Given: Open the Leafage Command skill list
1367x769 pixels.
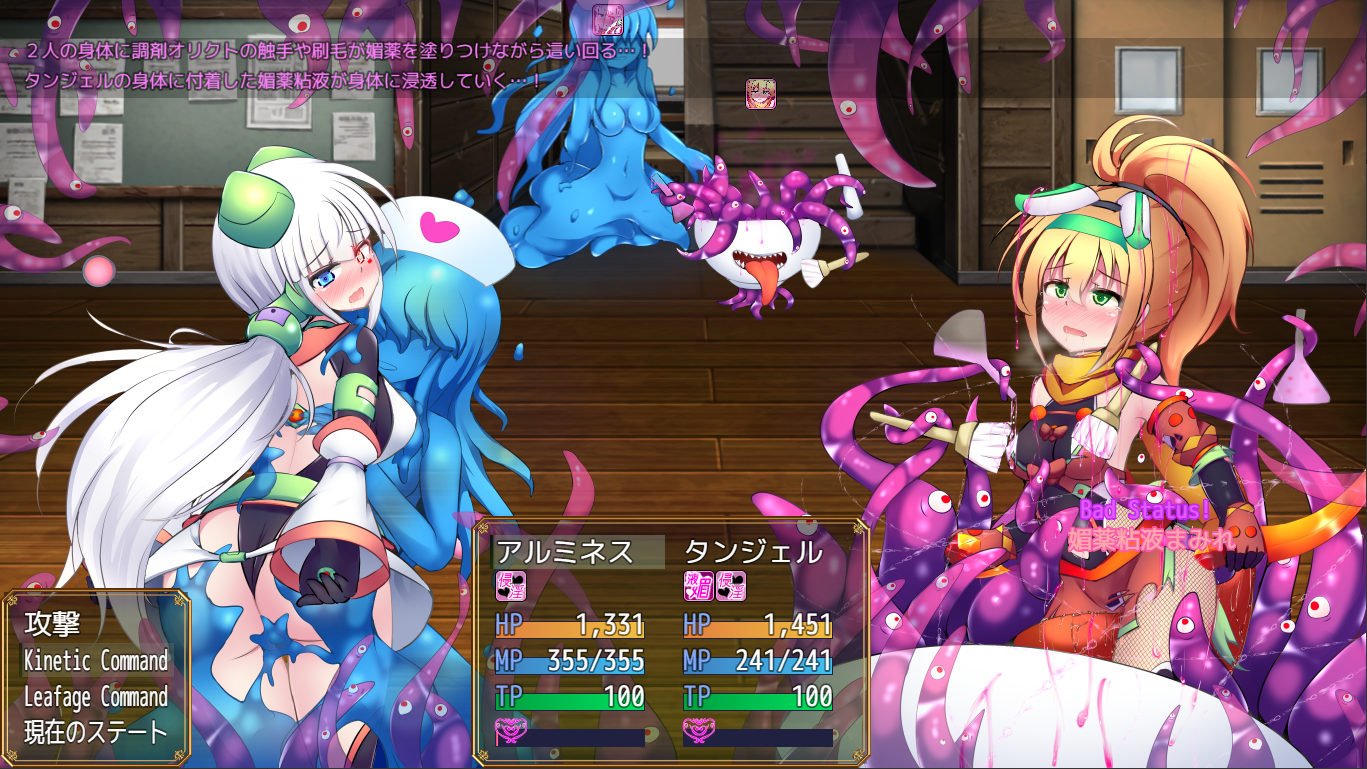Looking at the screenshot, I should click(96, 697).
